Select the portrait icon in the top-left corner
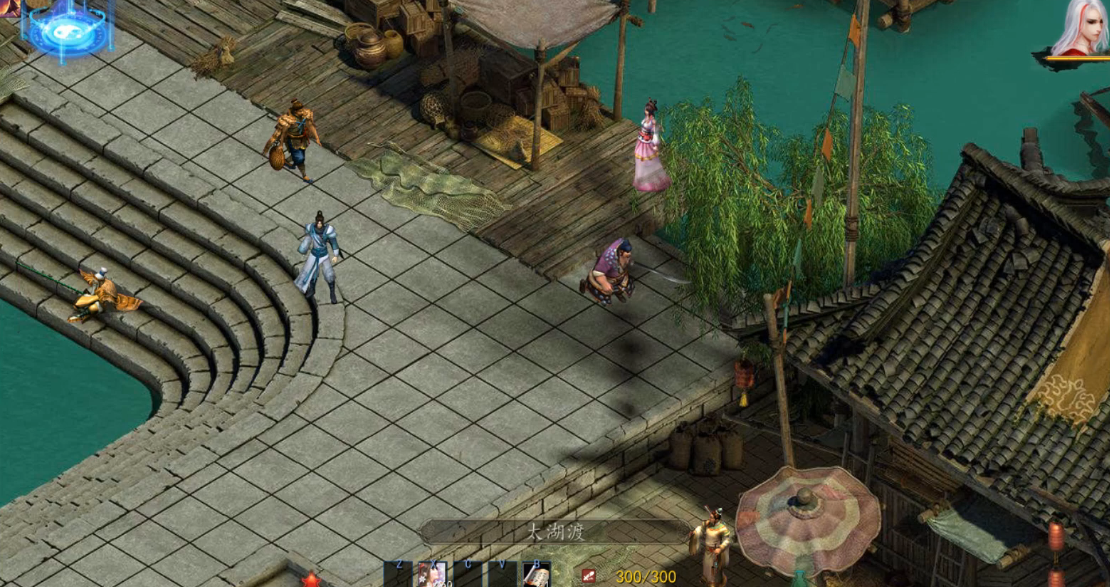Viewport: 1110px width, 587px height. (9, 8)
